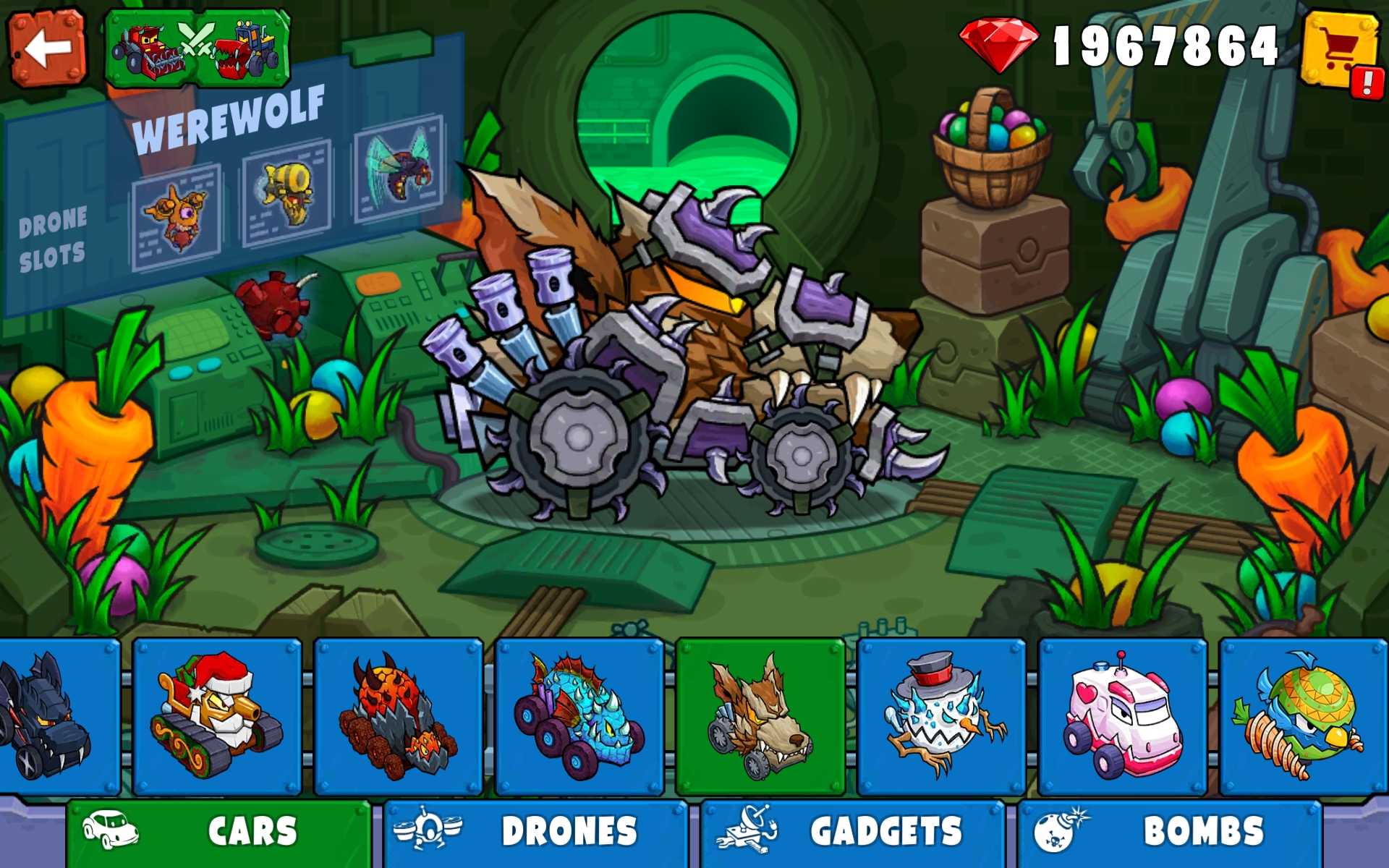This screenshot has width=1389, height=868.
Task: Choose the lava rock monster car
Action: 398,716
